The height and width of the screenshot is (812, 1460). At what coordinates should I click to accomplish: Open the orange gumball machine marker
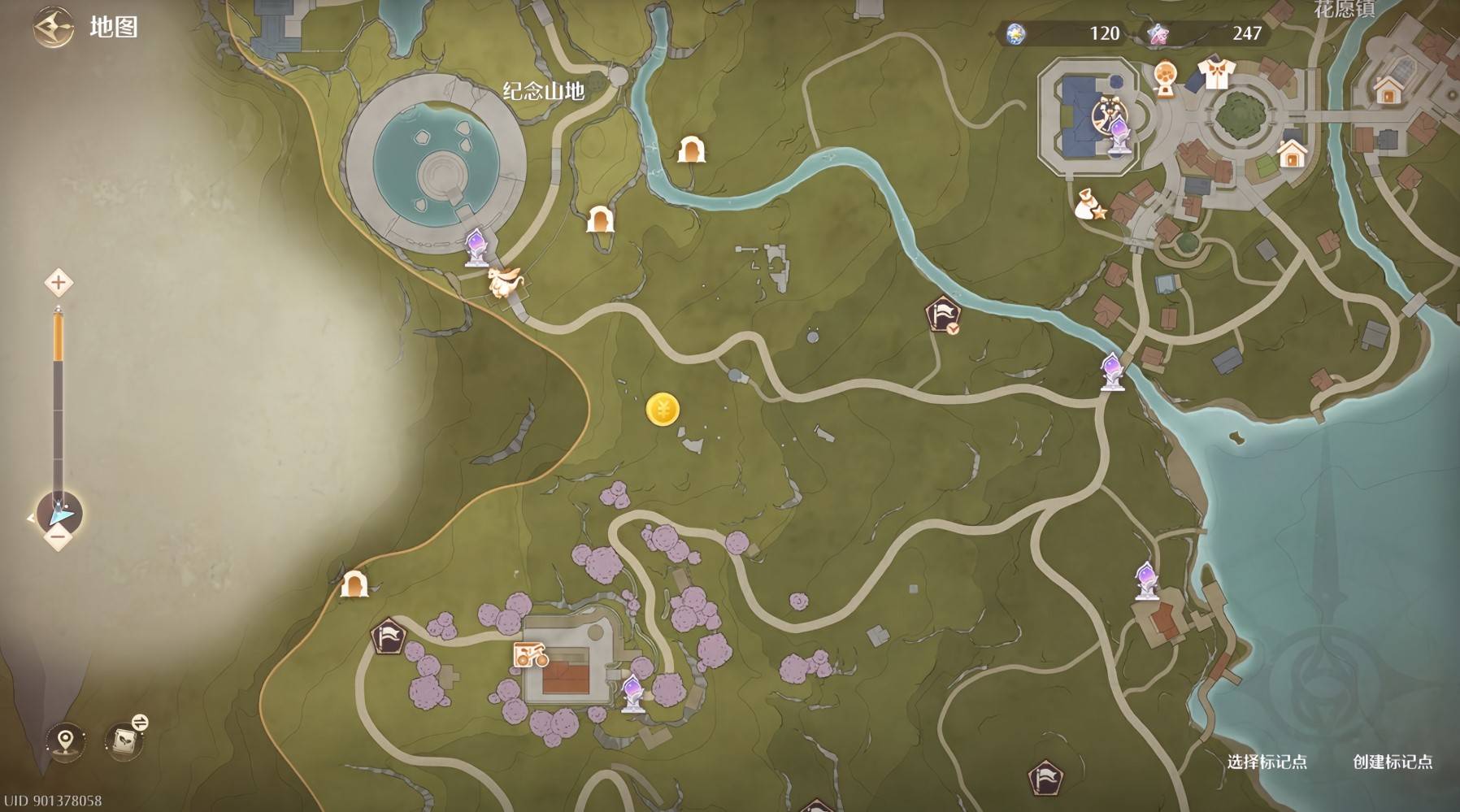1165,79
